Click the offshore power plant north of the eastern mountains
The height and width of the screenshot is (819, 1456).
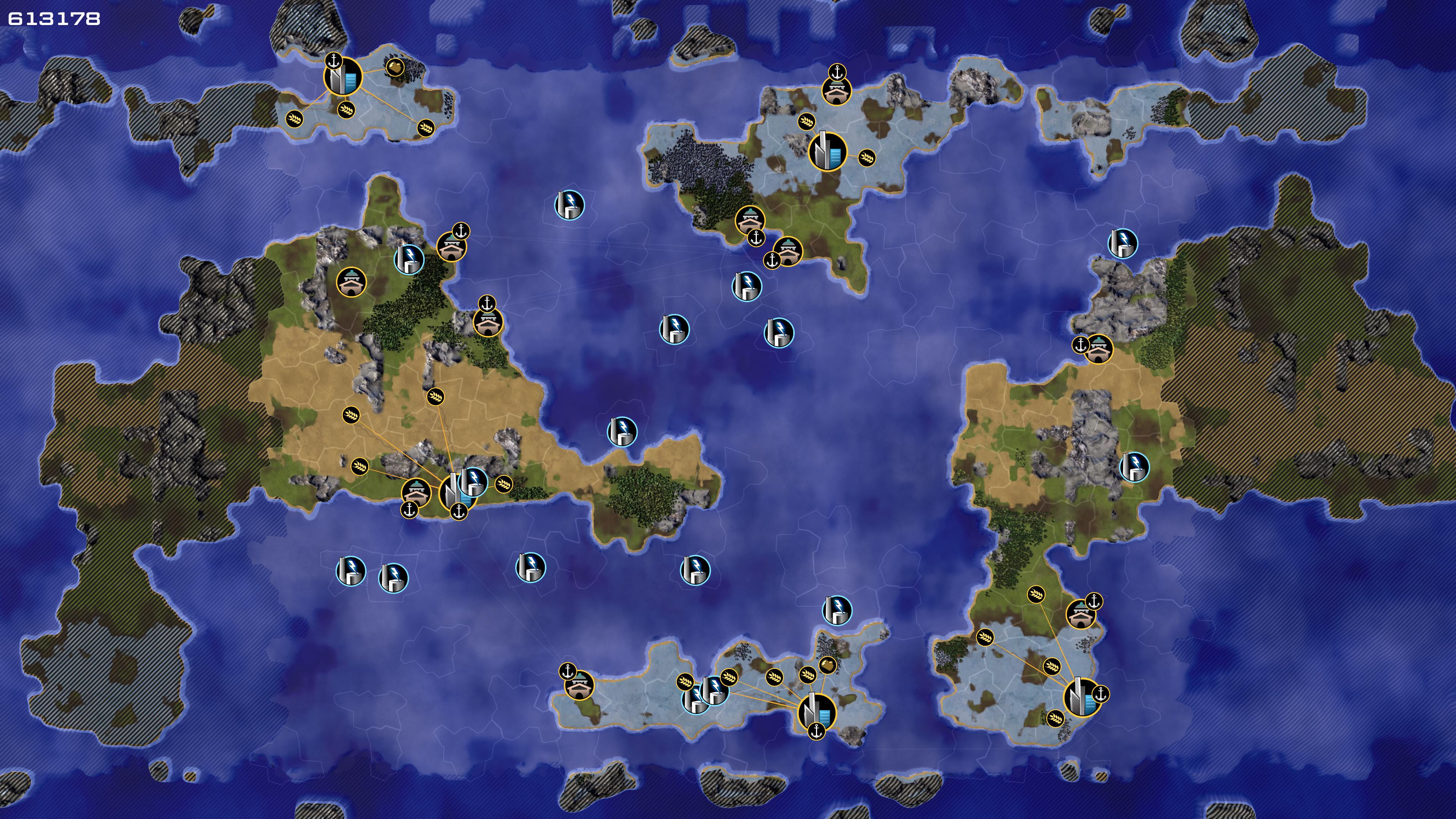[1122, 243]
